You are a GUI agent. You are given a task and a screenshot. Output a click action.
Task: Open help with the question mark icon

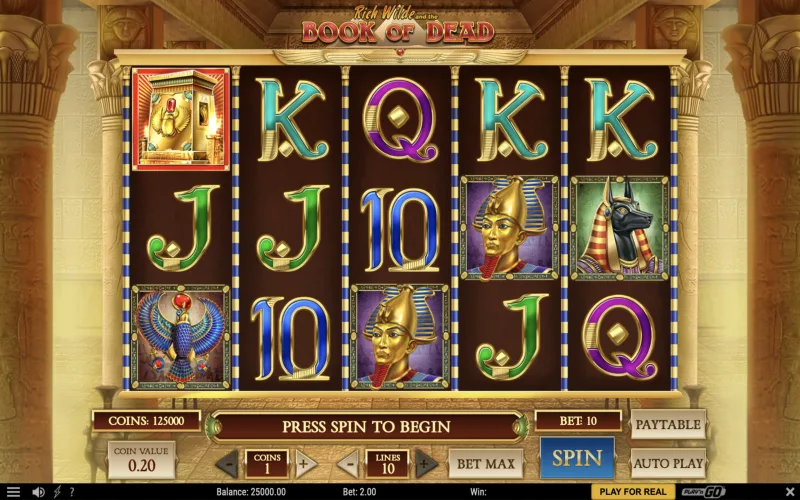(x=71, y=492)
